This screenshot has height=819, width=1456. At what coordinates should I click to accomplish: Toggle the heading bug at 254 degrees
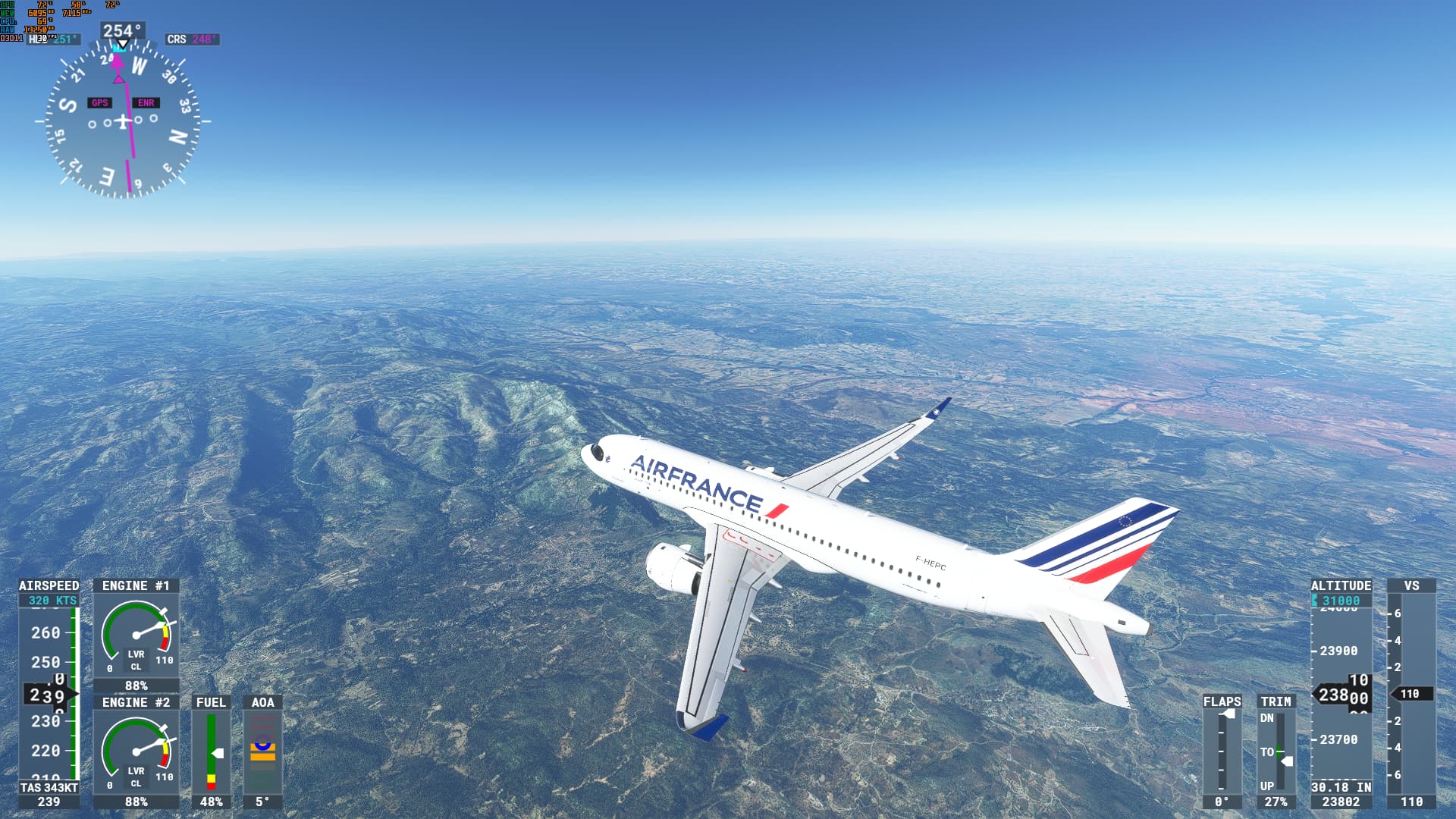[x=120, y=47]
